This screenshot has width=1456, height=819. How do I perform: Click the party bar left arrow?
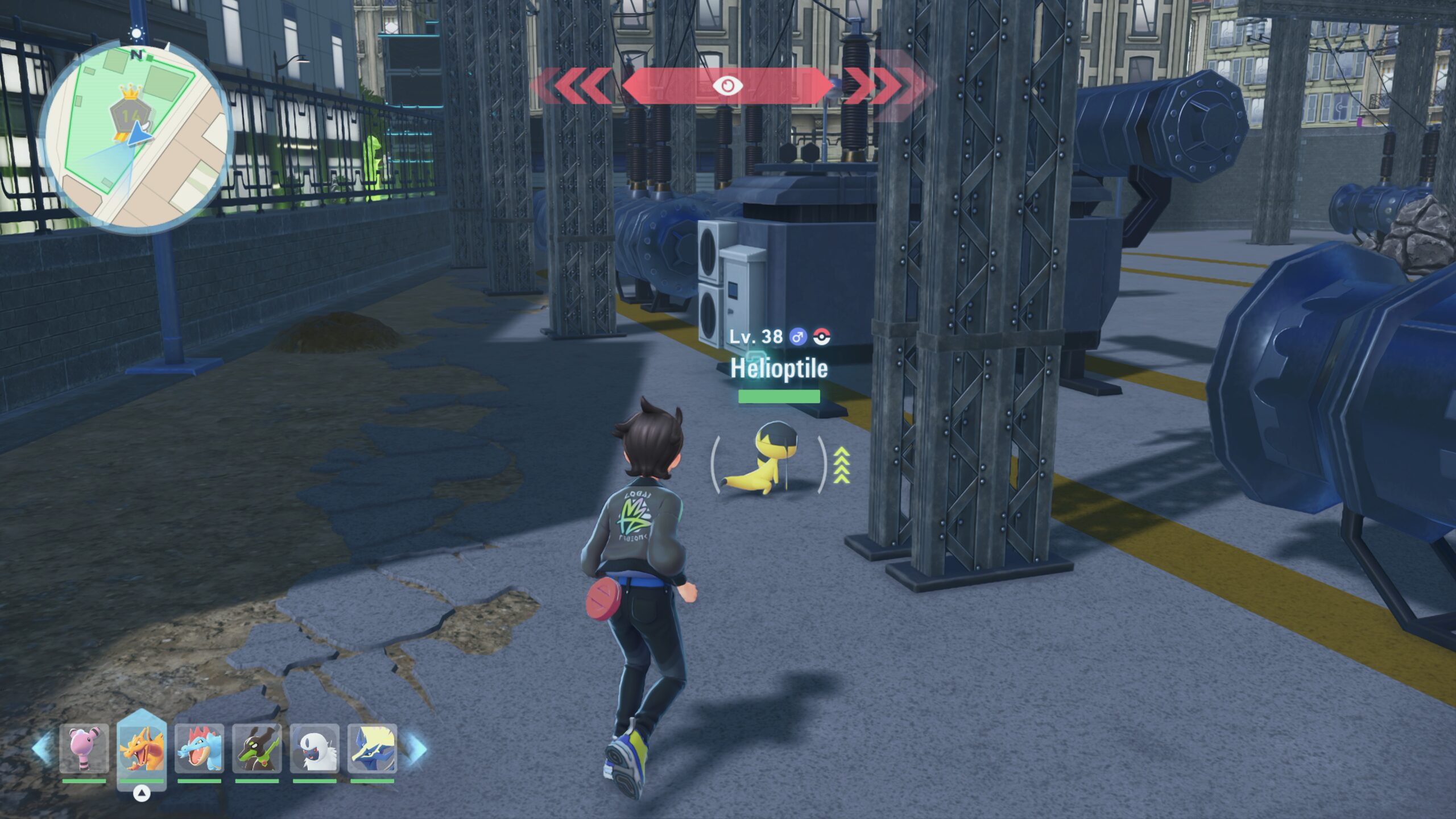(x=42, y=748)
